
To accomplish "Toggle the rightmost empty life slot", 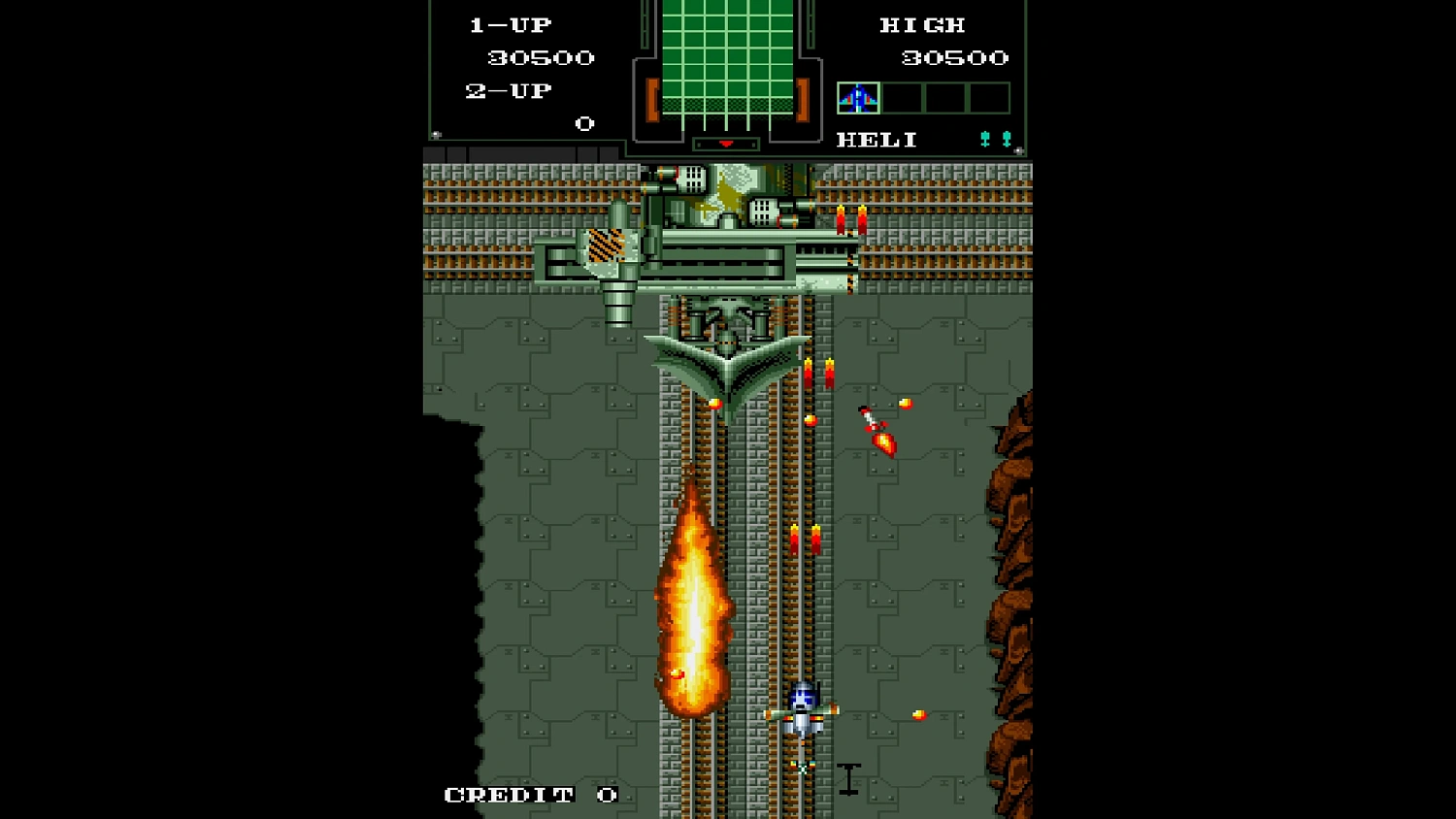I will point(988,96).
